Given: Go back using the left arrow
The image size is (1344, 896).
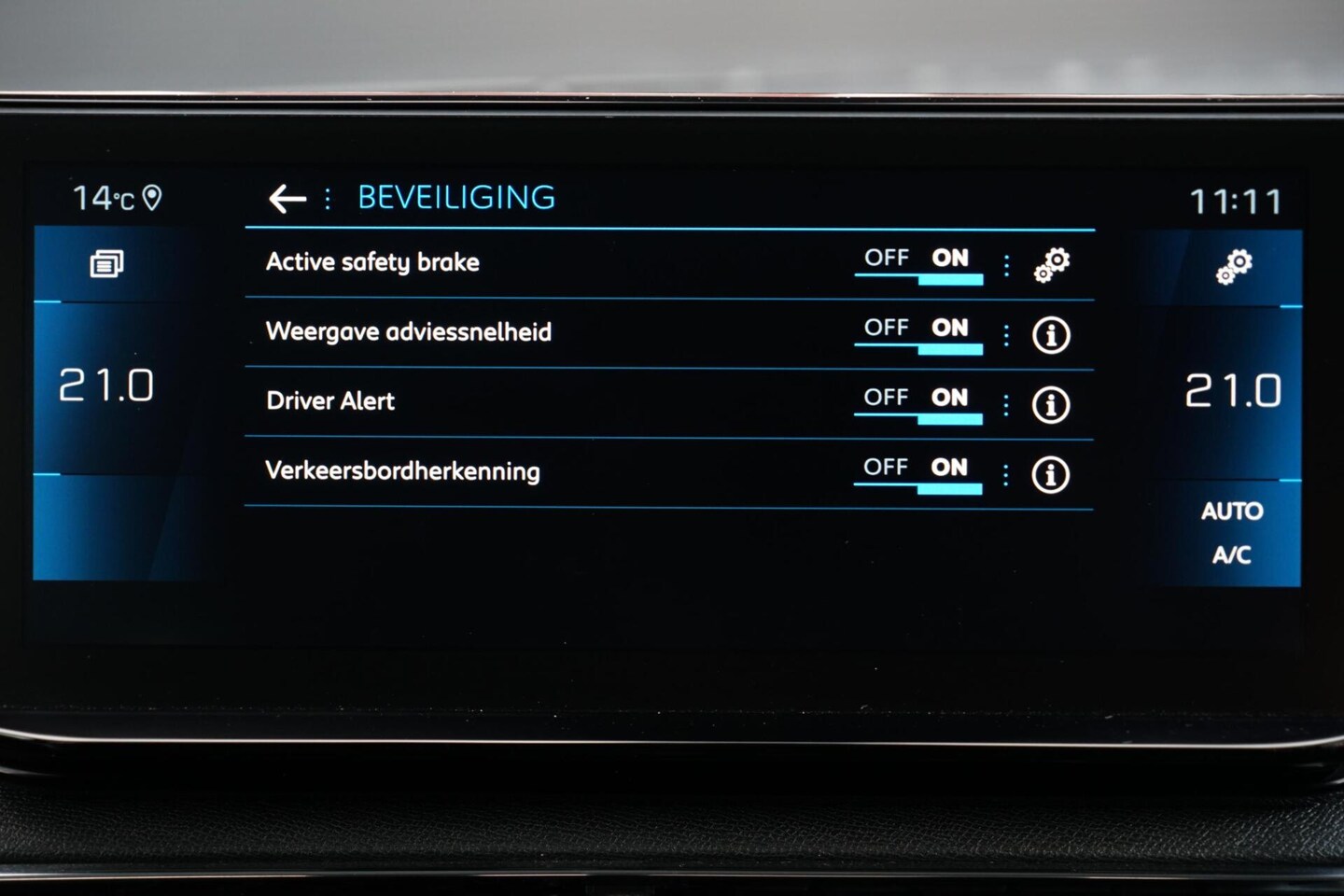Looking at the screenshot, I should point(287,198).
